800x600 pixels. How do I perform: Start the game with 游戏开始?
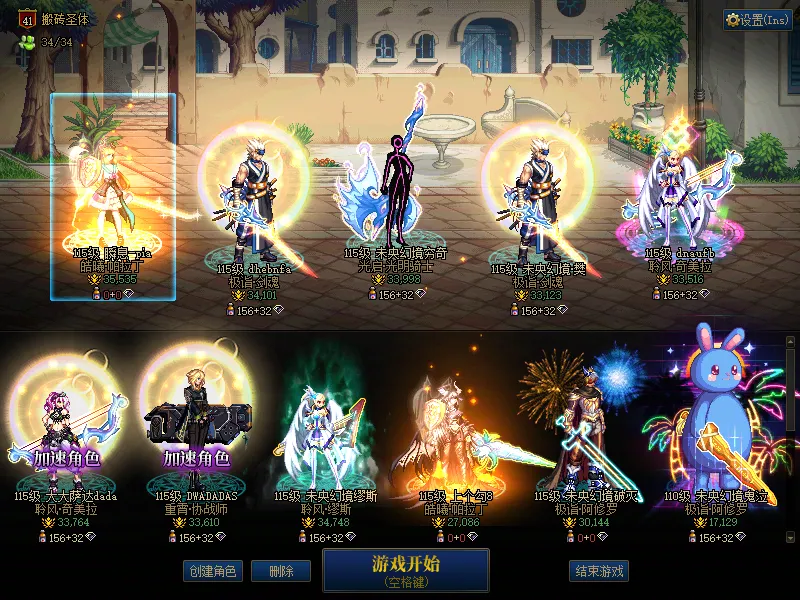(405, 570)
